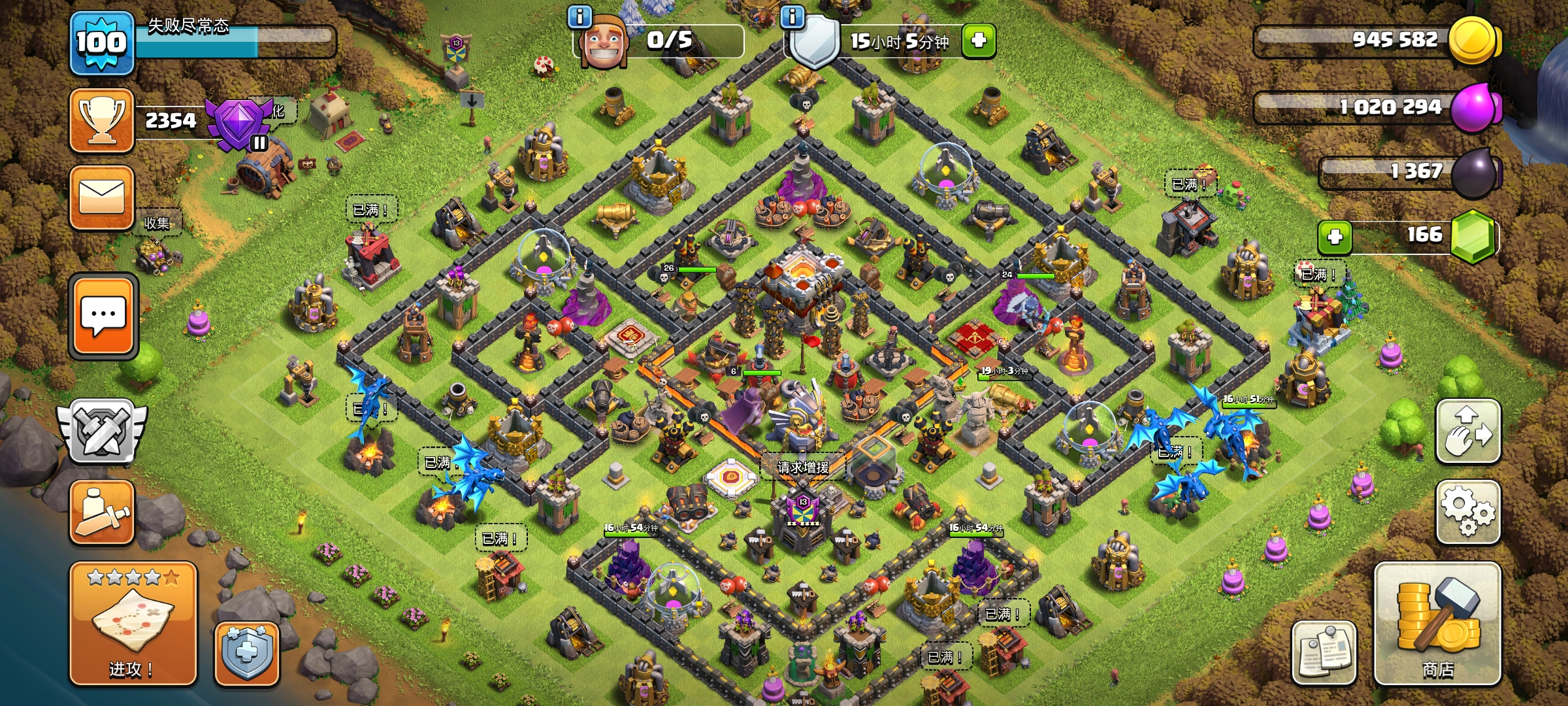Click the 请求增援 request reinforcements label
This screenshot has height=706, width=1568.
tap(803, 467)
